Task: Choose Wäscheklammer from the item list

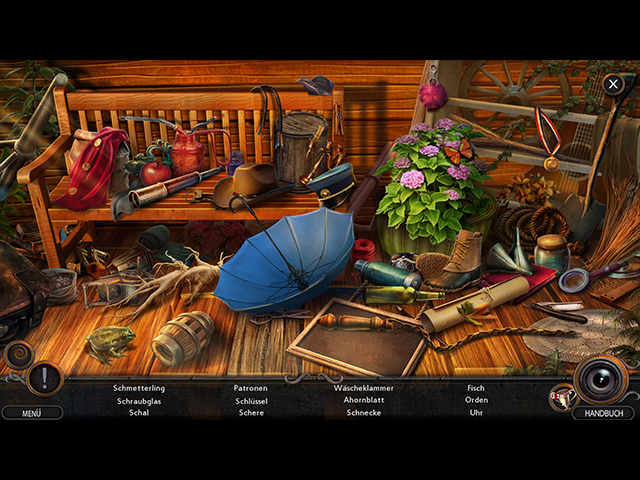Action: [x=364, y=388]
